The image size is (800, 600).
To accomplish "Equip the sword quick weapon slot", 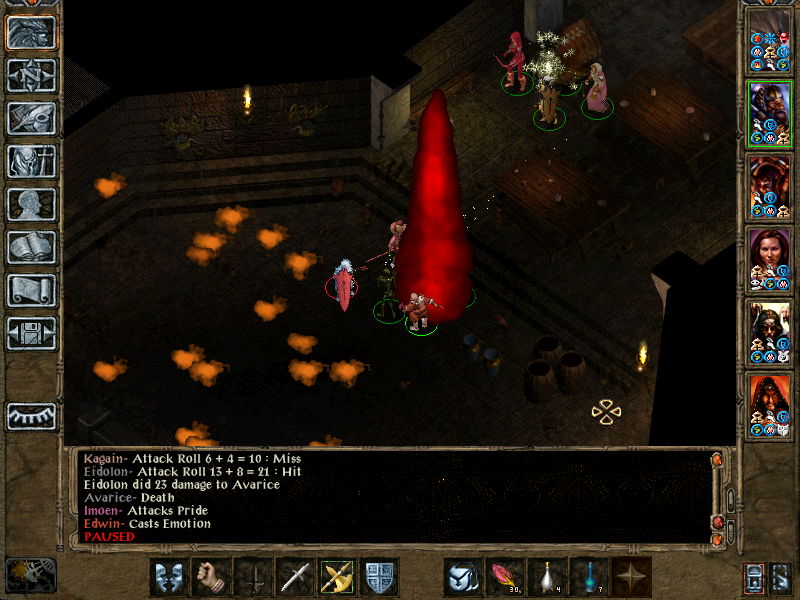I will [296, 576].
